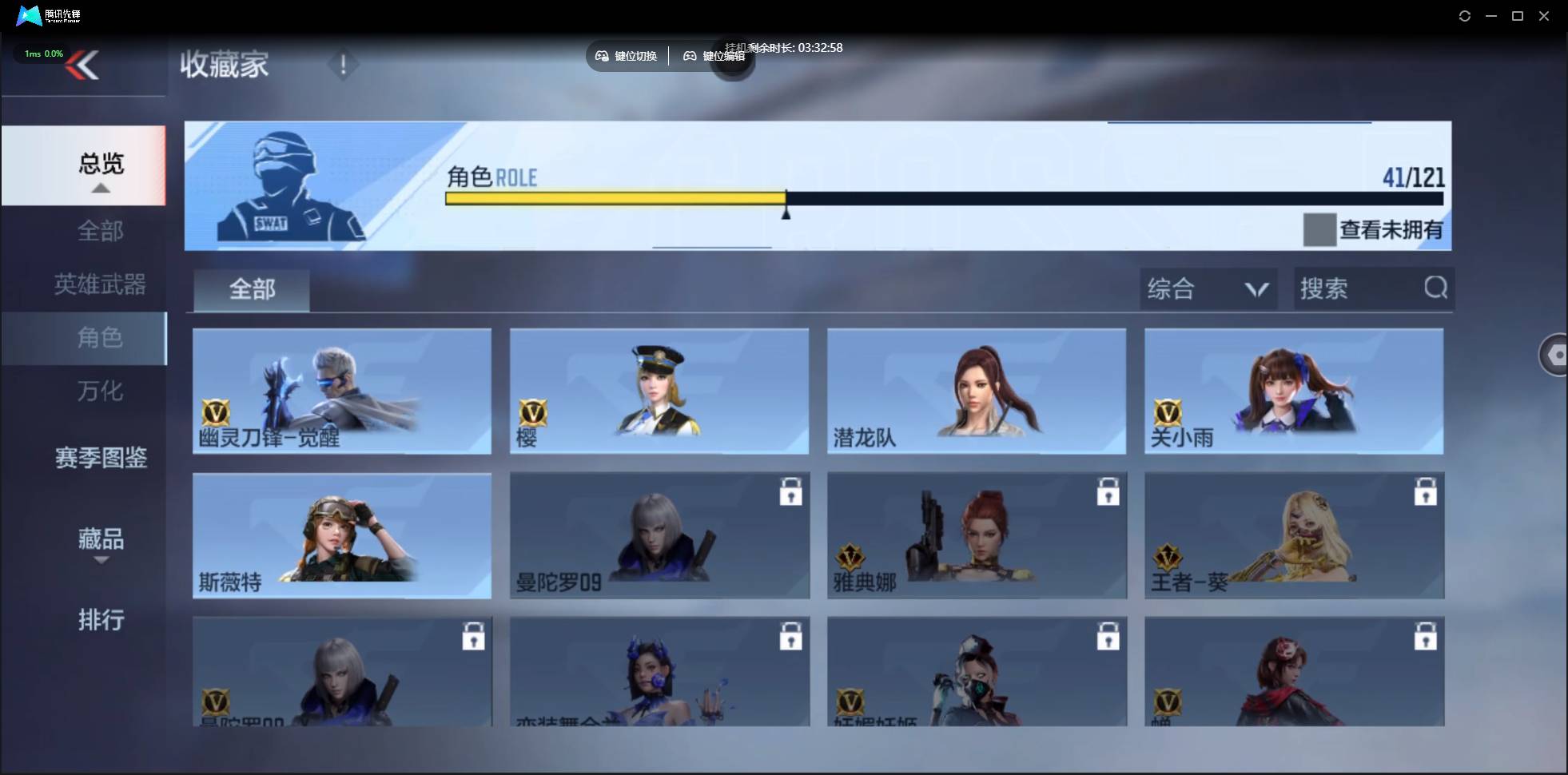The width and height of the screenshot is (1568, 775).
Task: Click the exclamation icon beside 收藏家
Action: (343, 64)
